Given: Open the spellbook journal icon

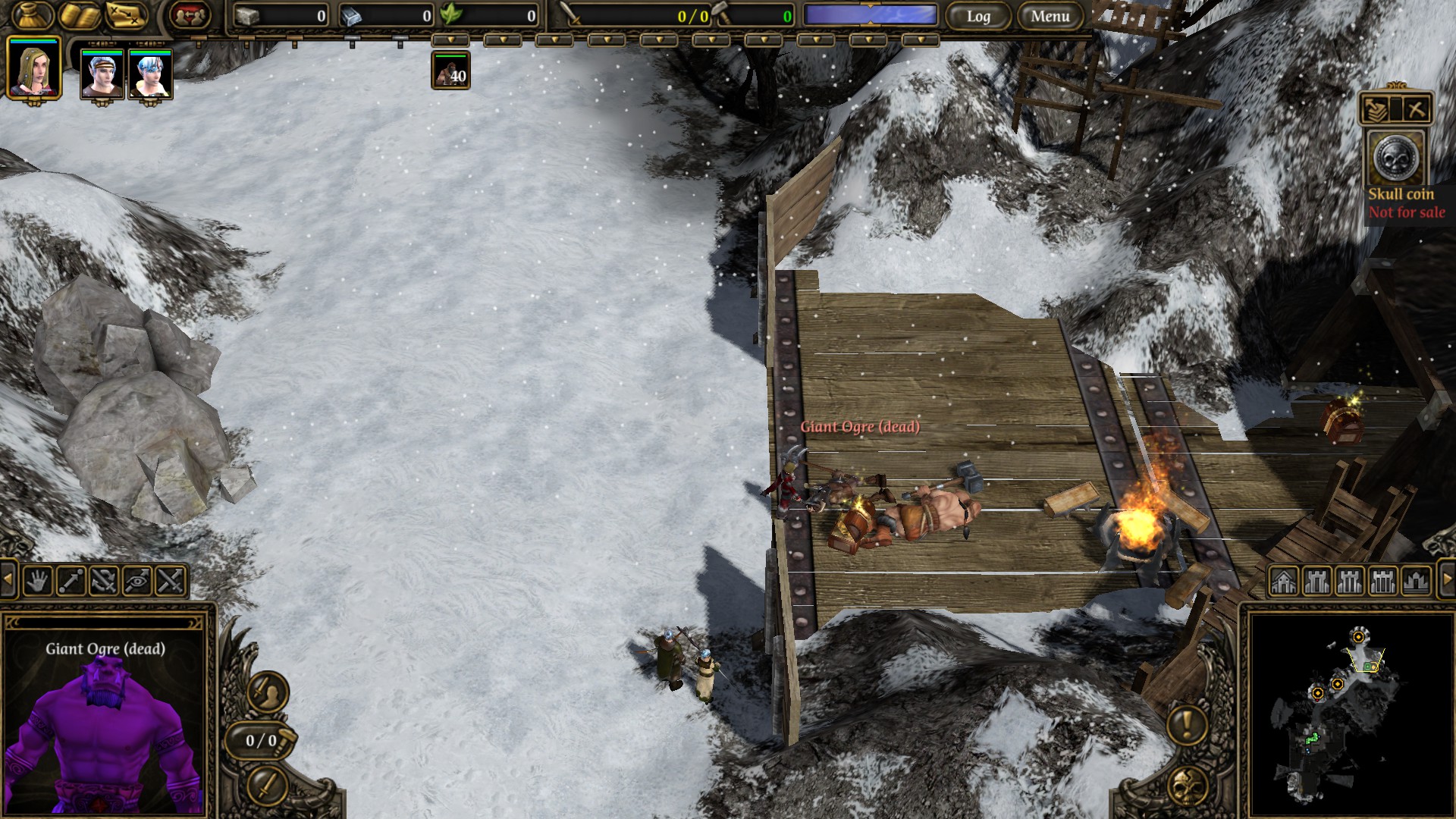Looking at the screenshot, I should point(80,15).
